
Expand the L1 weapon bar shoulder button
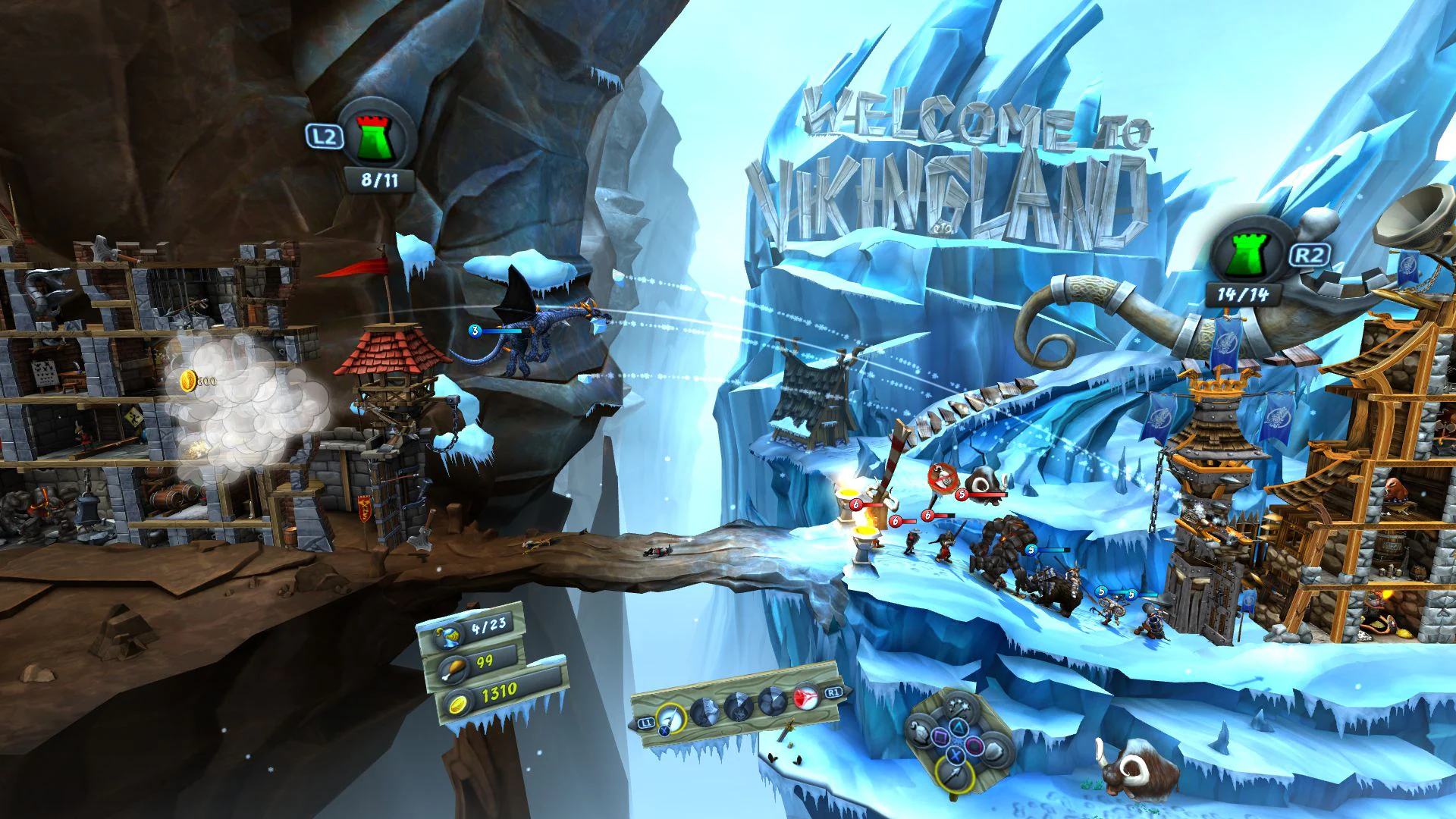tap(646, 723)
